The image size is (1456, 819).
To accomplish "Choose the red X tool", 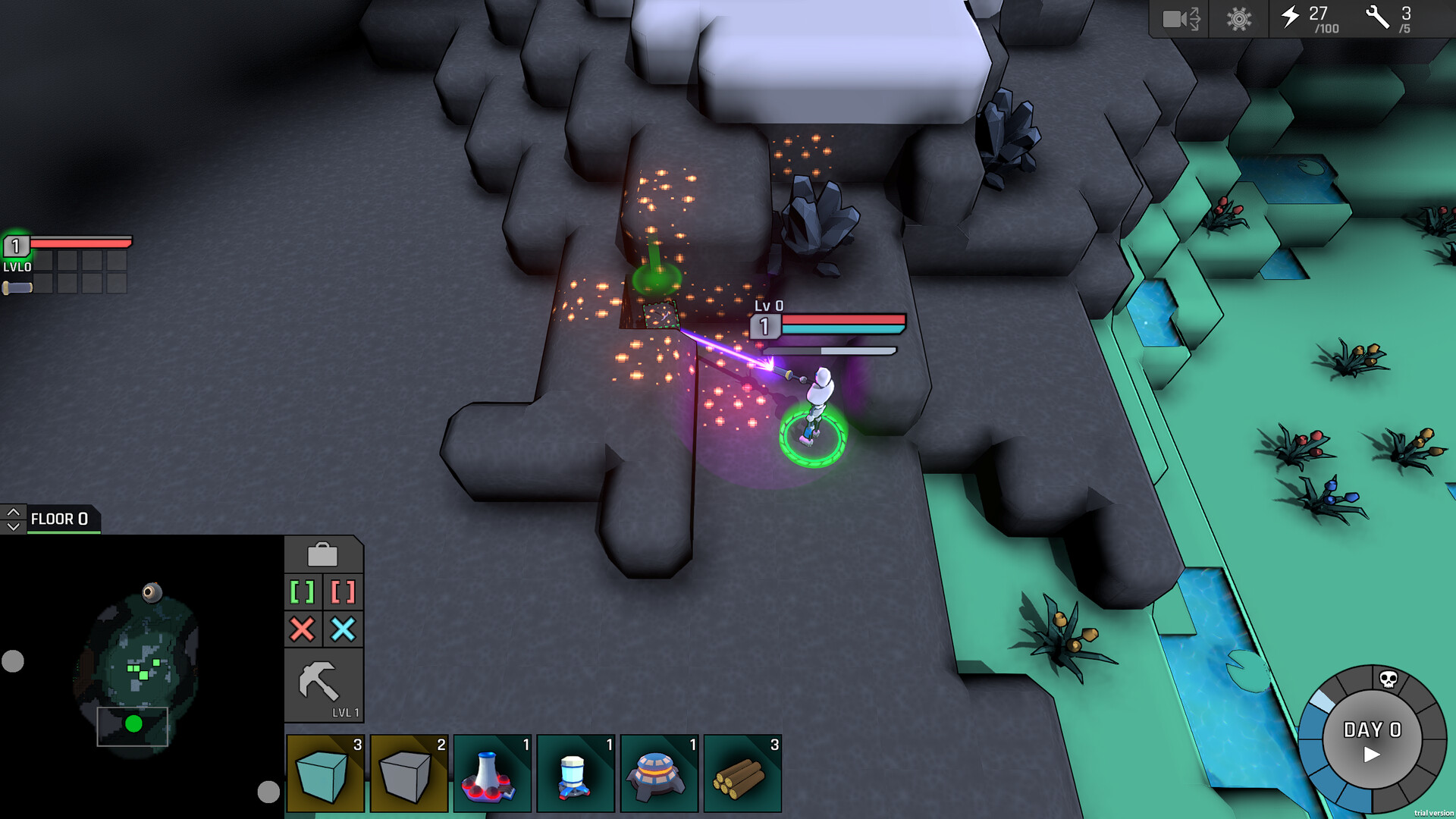I will click(x=303, y=629).
